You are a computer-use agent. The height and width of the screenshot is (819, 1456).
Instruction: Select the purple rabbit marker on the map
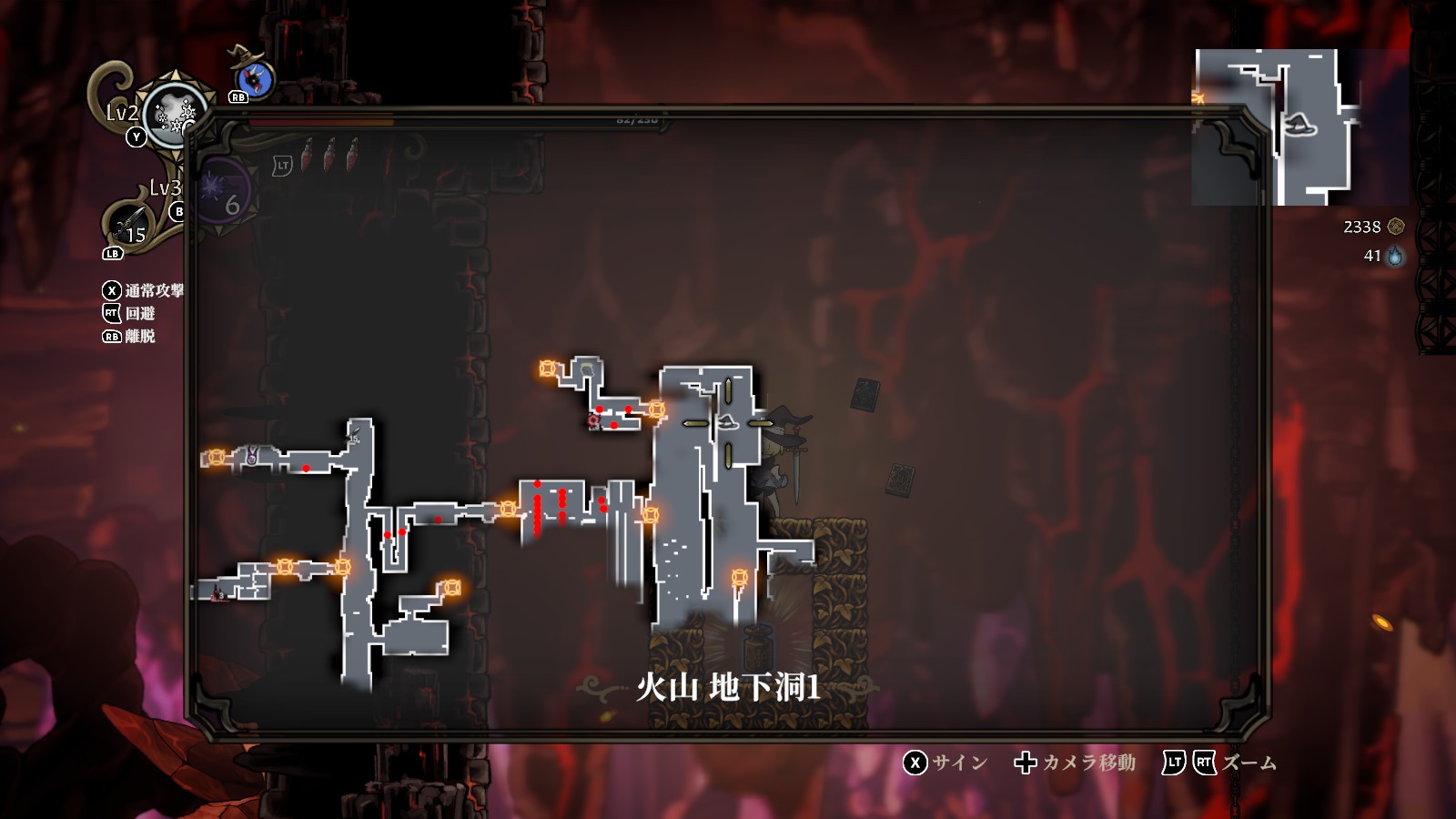pyautogui.click(x=251, y=456)
